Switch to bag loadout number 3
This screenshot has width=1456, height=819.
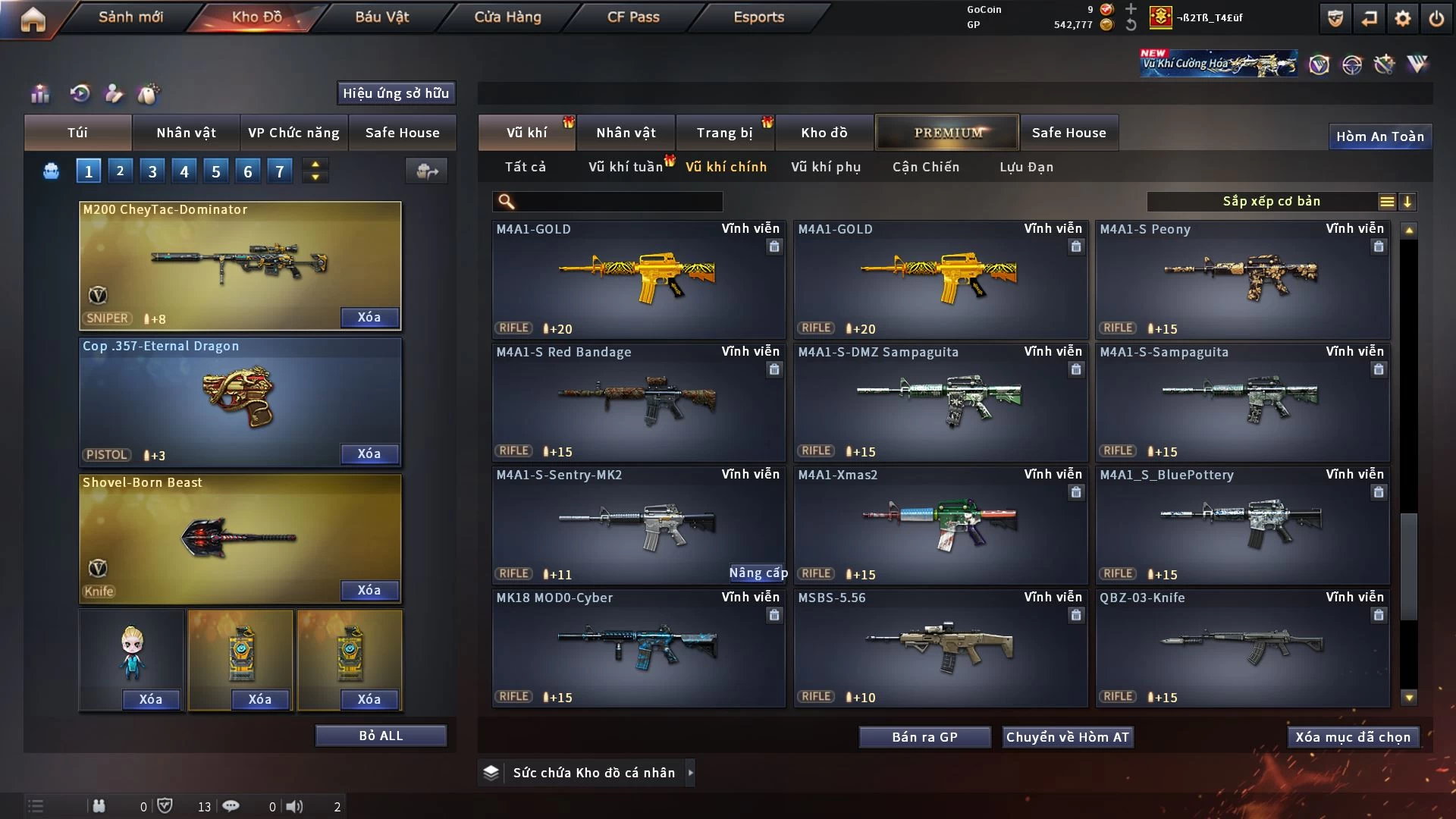click(x=152, y=171)
